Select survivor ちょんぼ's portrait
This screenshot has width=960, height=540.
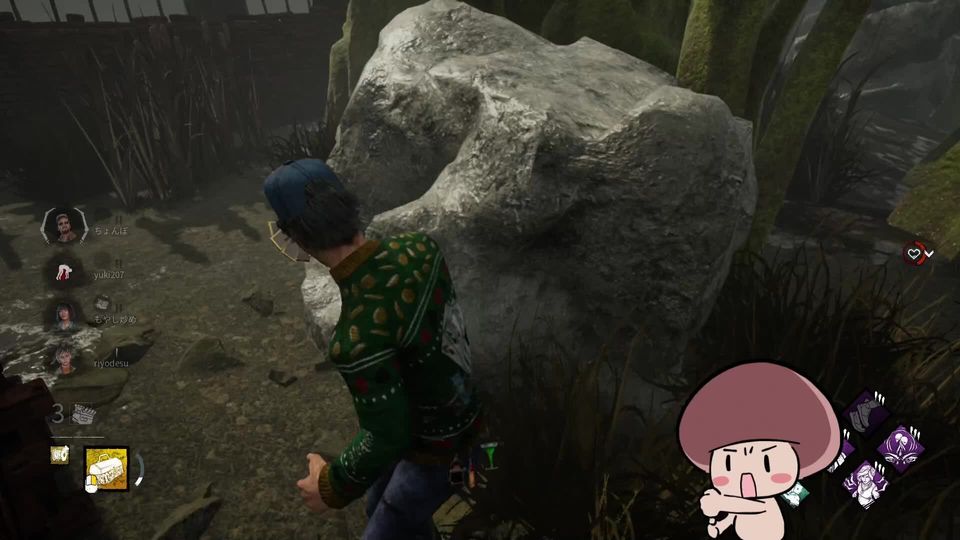coord(63,227)
